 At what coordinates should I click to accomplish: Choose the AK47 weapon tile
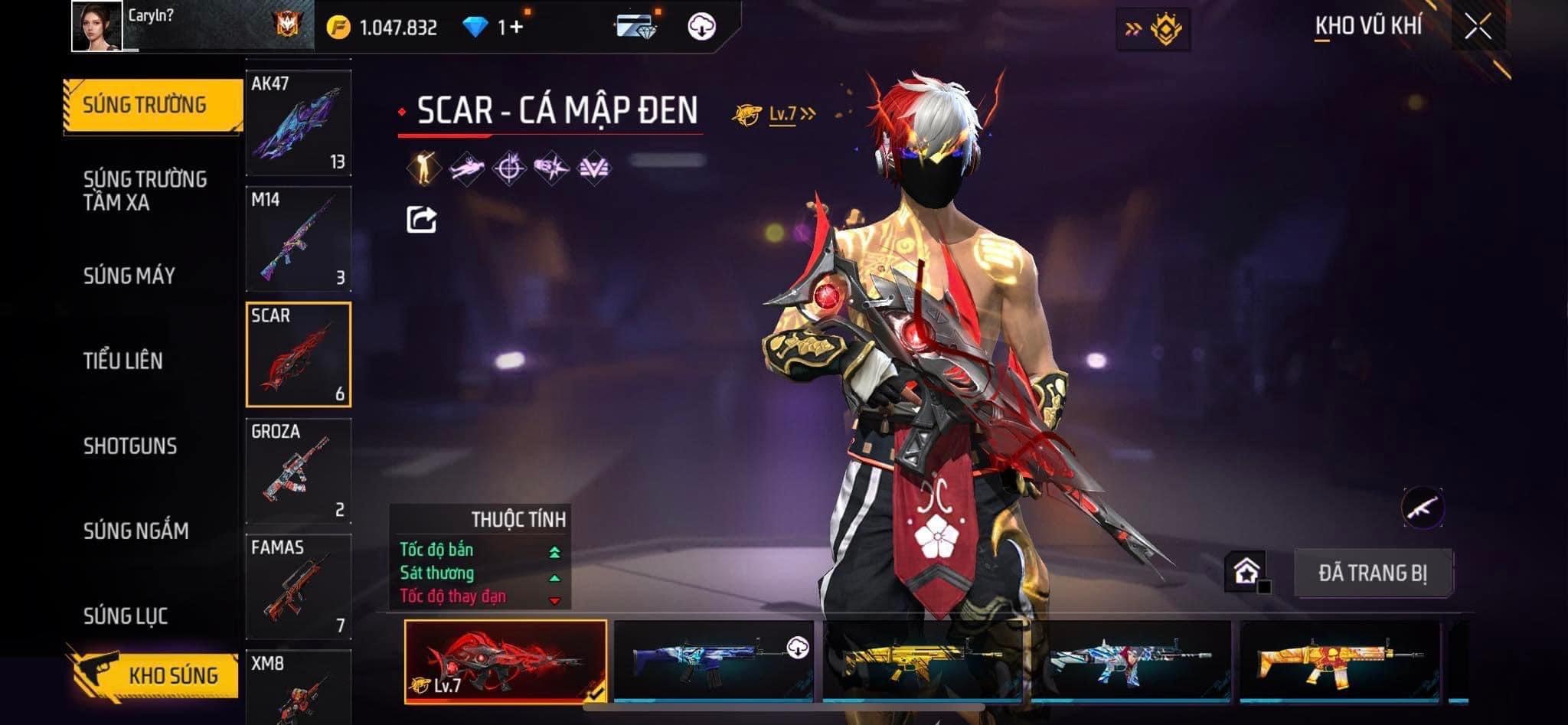299,122
